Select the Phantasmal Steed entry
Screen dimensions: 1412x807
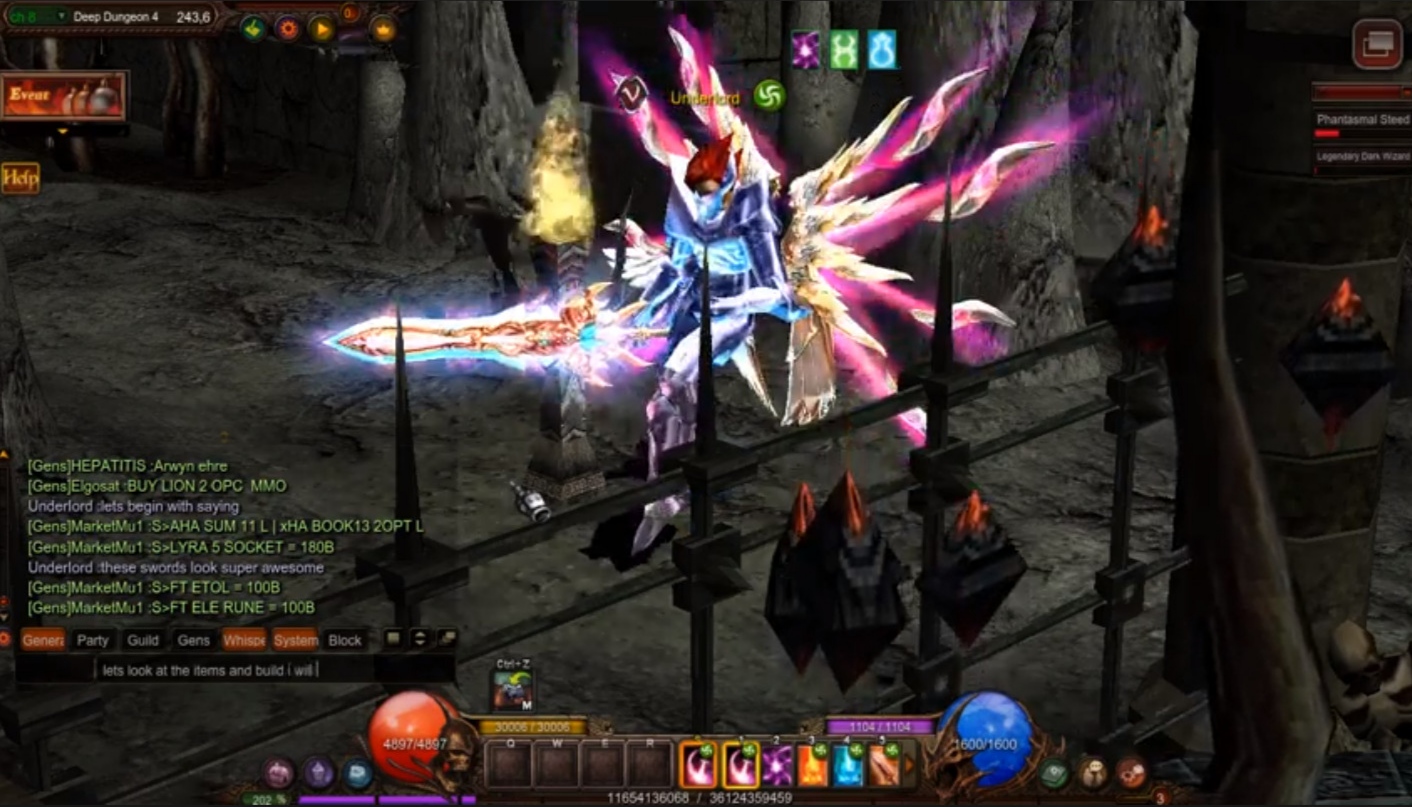click(x=1362, y=120)
